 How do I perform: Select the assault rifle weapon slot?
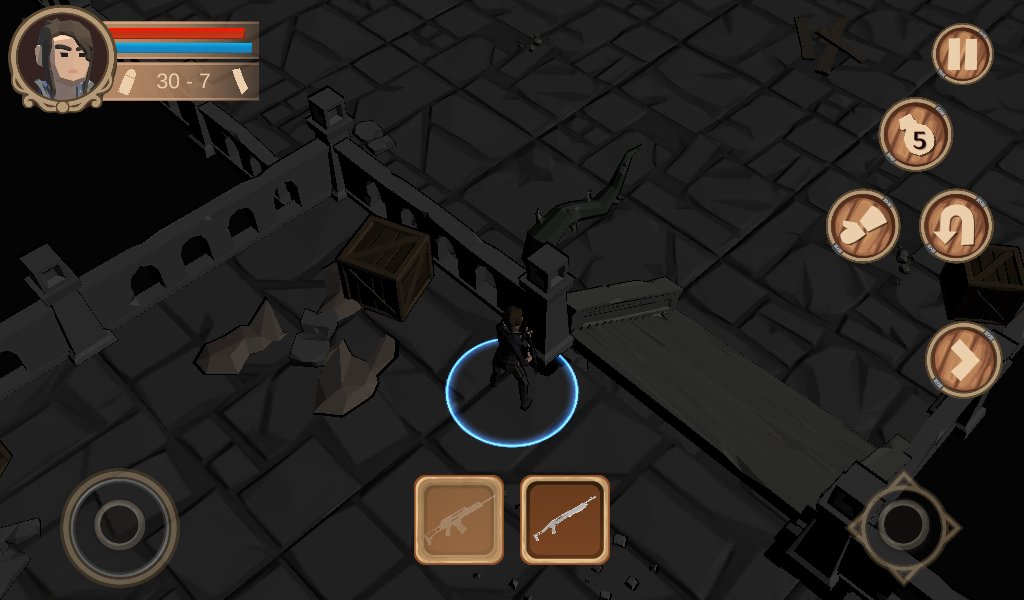[459, 519]
